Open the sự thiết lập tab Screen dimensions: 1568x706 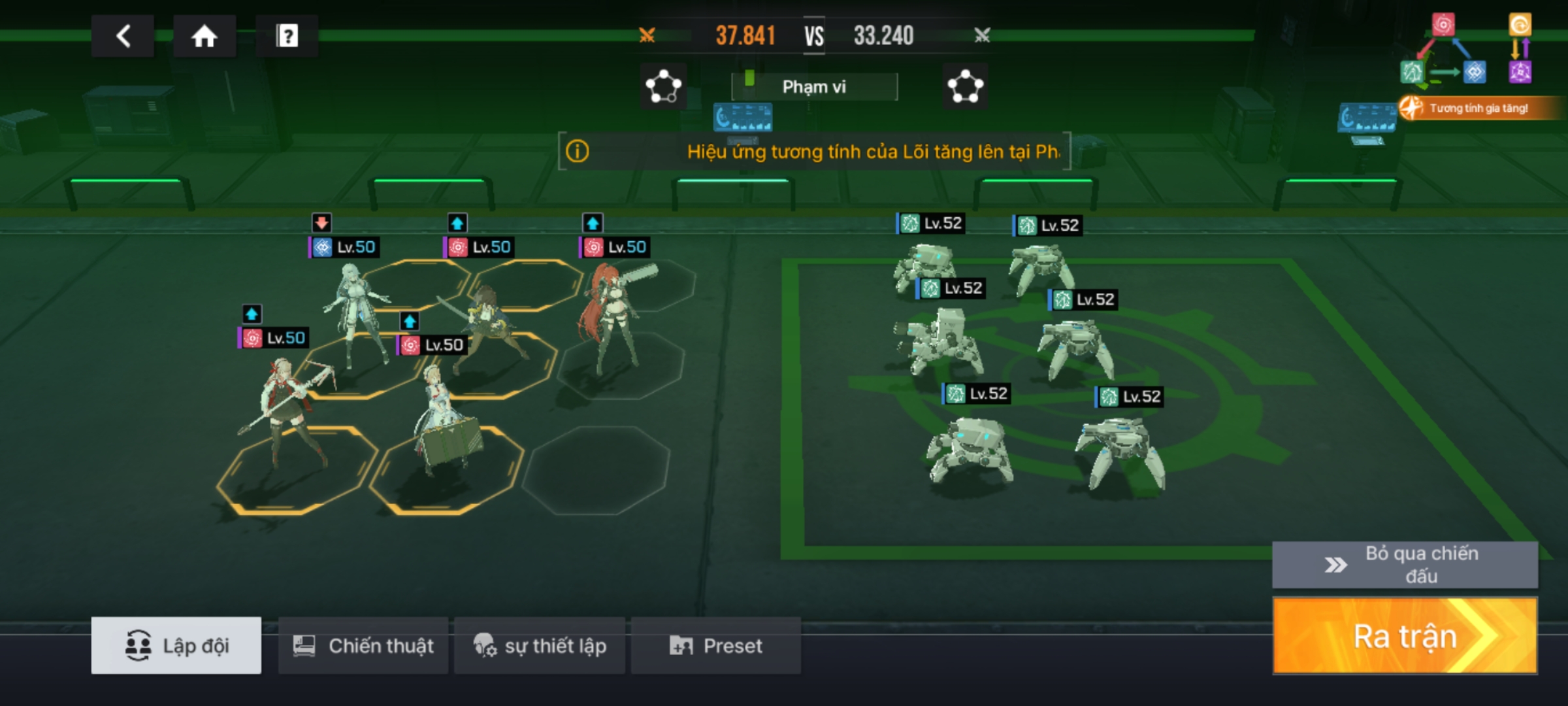pyautogui.click(x=540, y=646)
